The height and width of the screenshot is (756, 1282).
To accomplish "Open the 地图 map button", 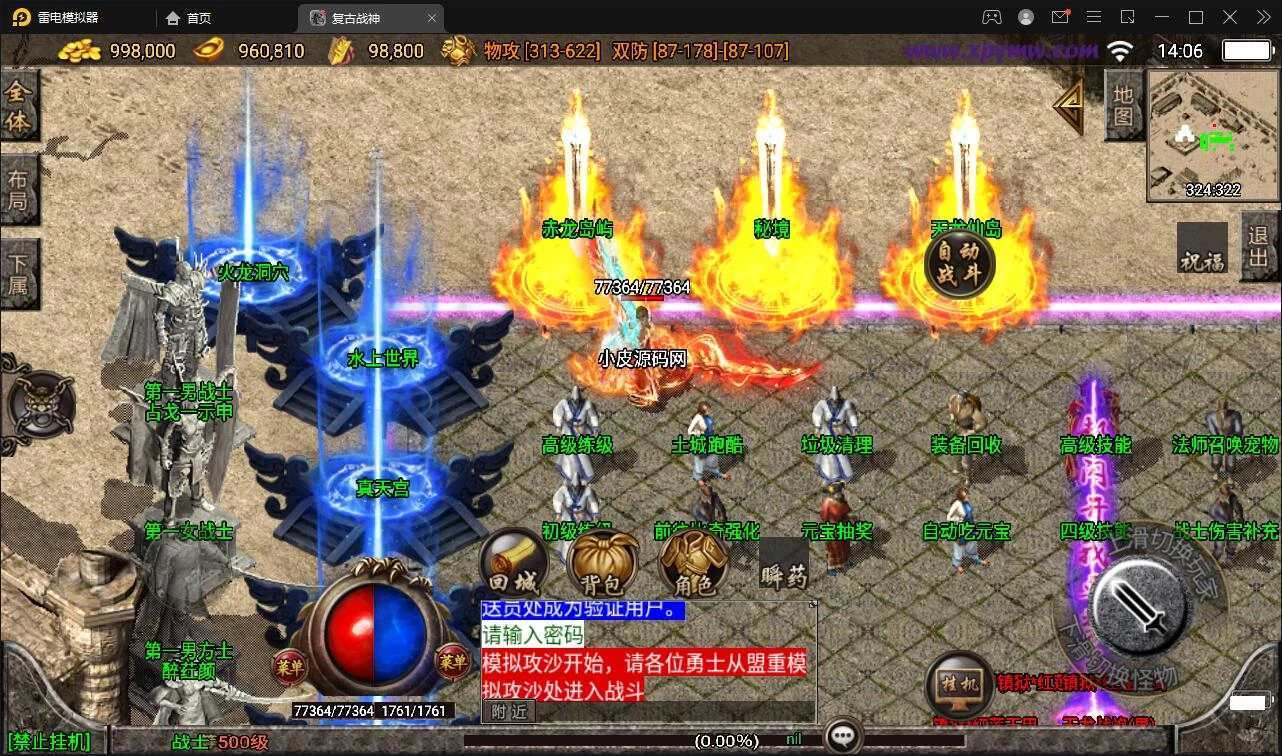I will tap(1123, 105).
